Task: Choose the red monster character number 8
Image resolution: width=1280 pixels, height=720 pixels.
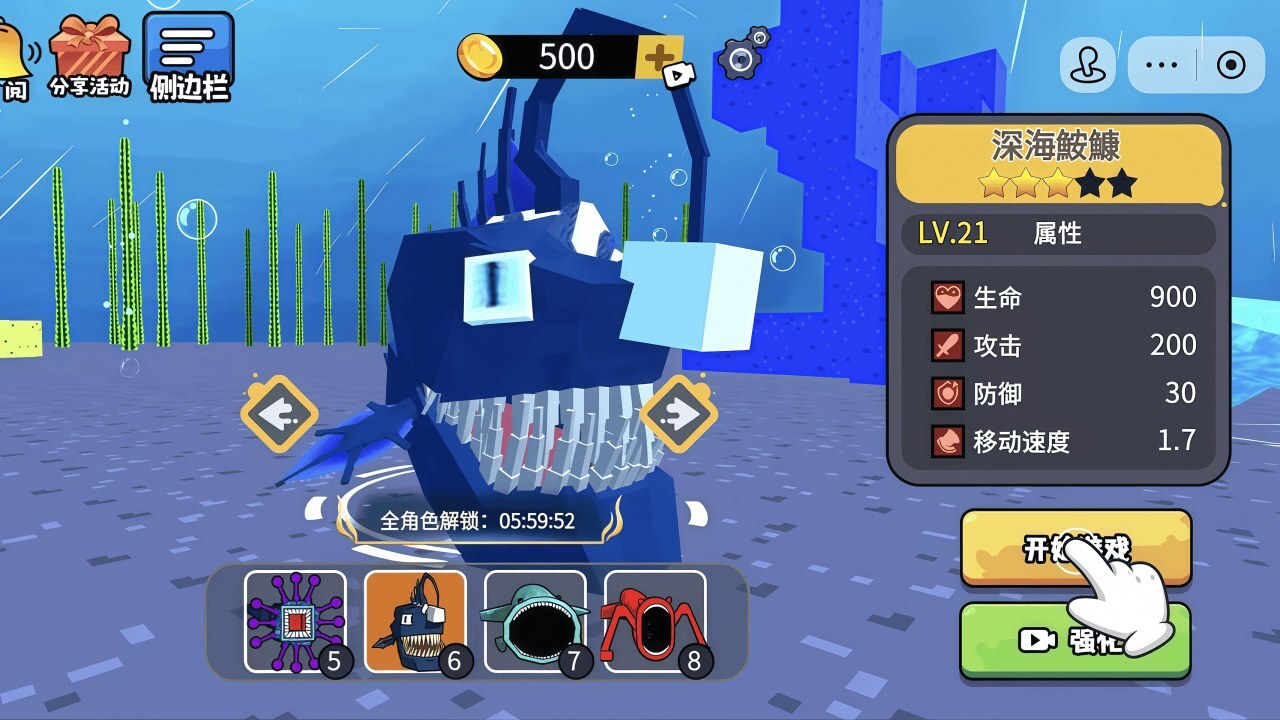Action: point(655,621)
